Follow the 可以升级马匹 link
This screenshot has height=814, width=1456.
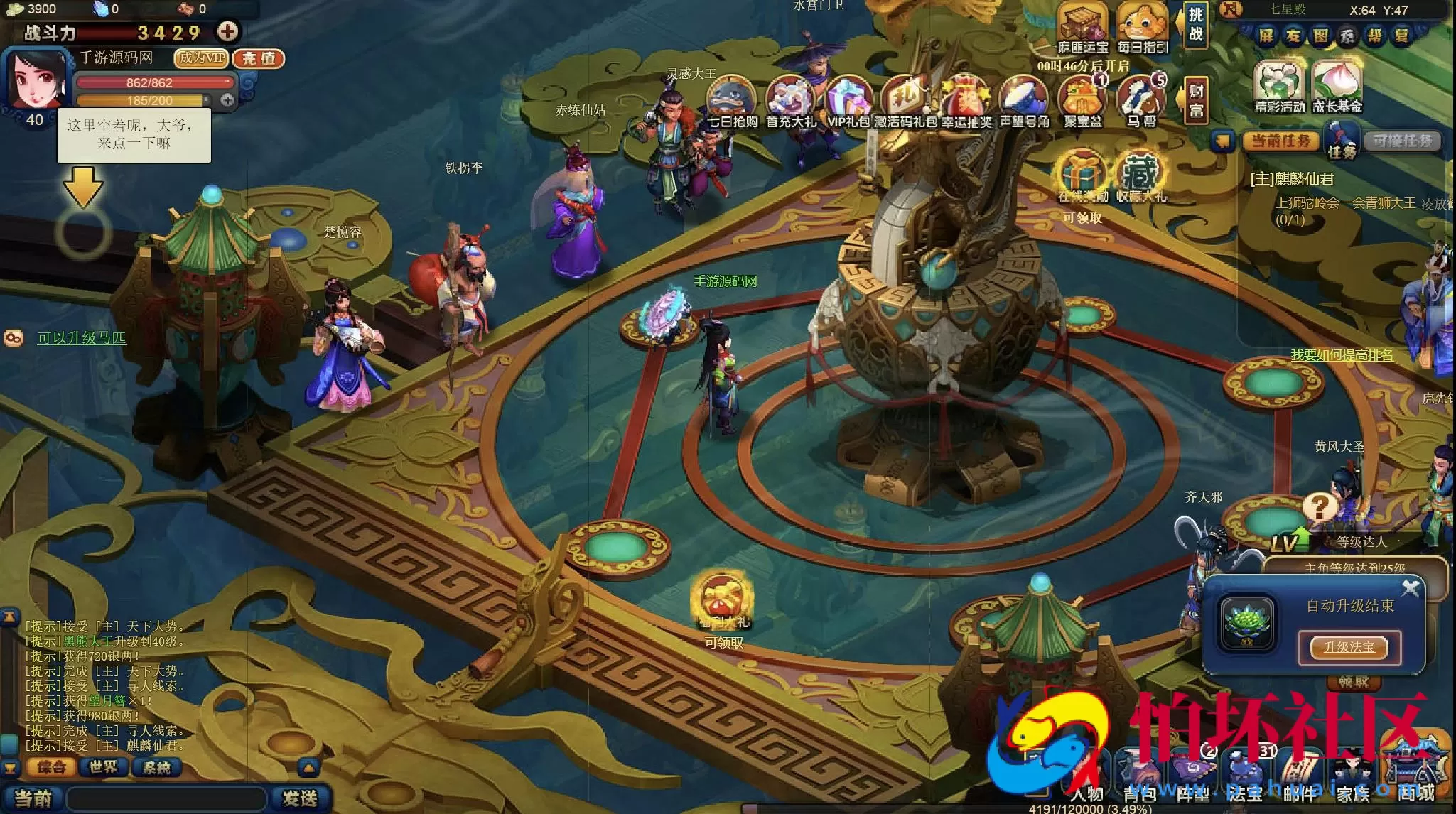pos(82,339)
